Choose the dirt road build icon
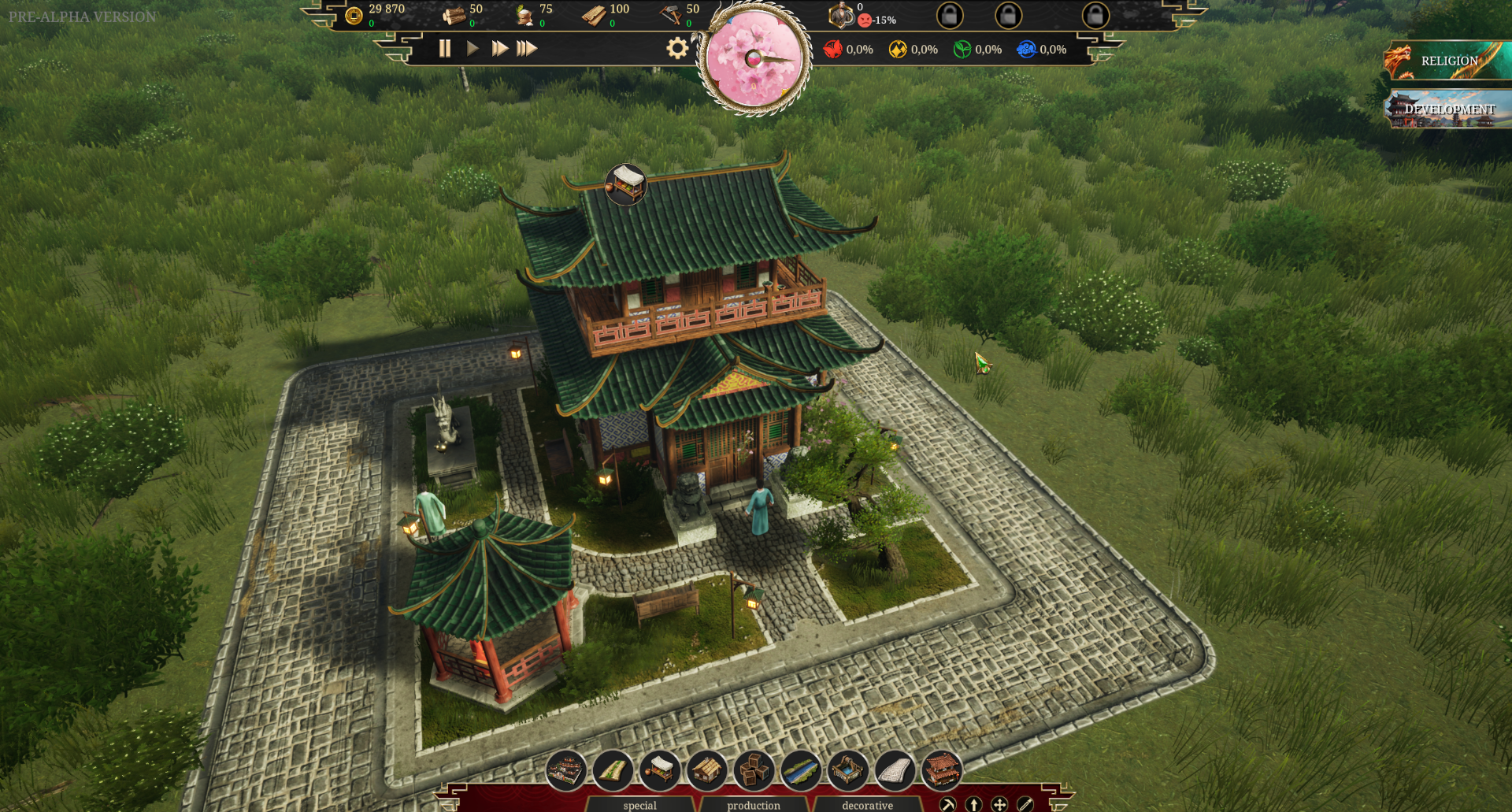The height and width of the screenshot is (812, 1512). tap(613, 769)
